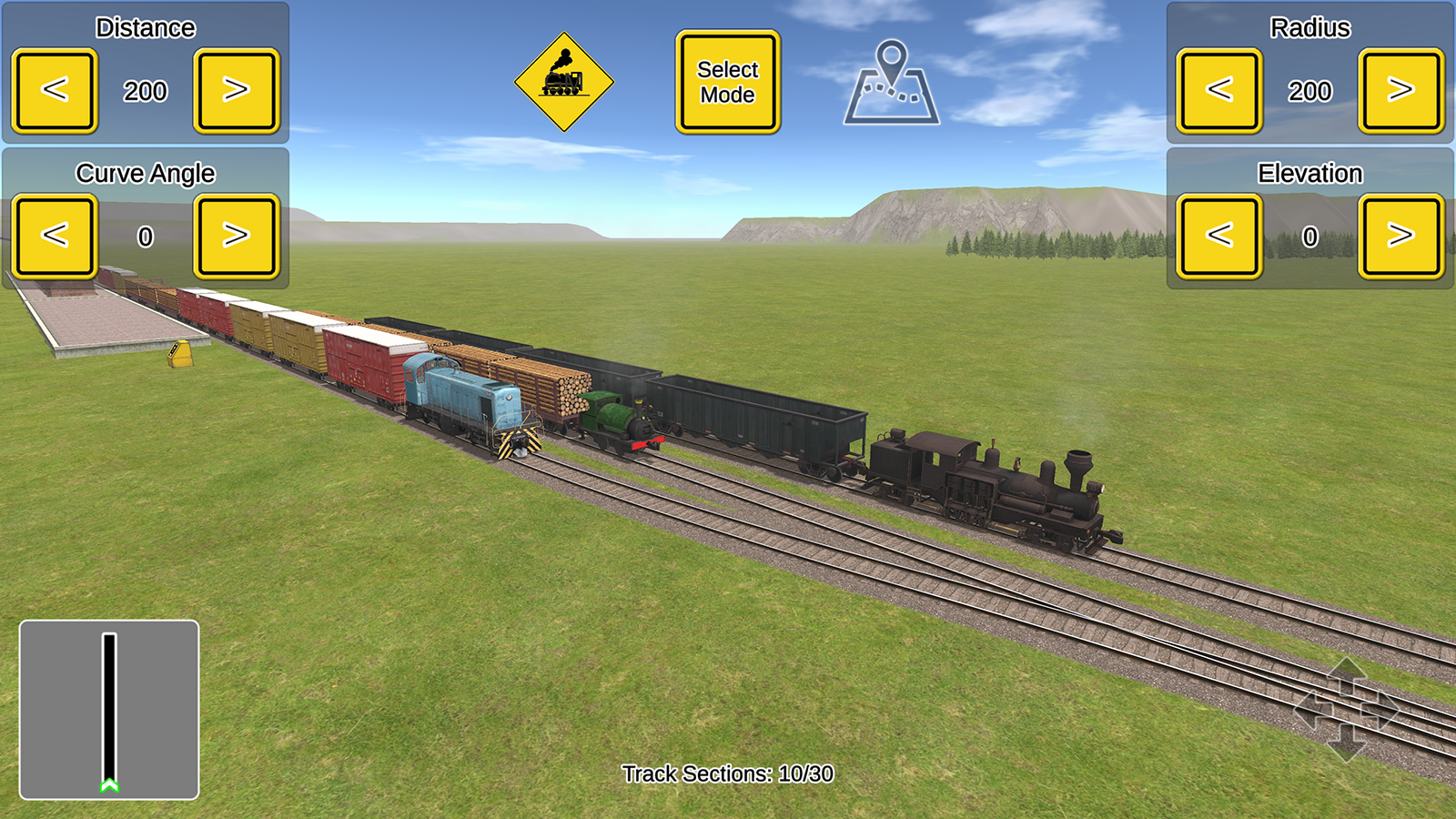Increase the Radius value
The image size is (1456, 819).
point(1401,90)
